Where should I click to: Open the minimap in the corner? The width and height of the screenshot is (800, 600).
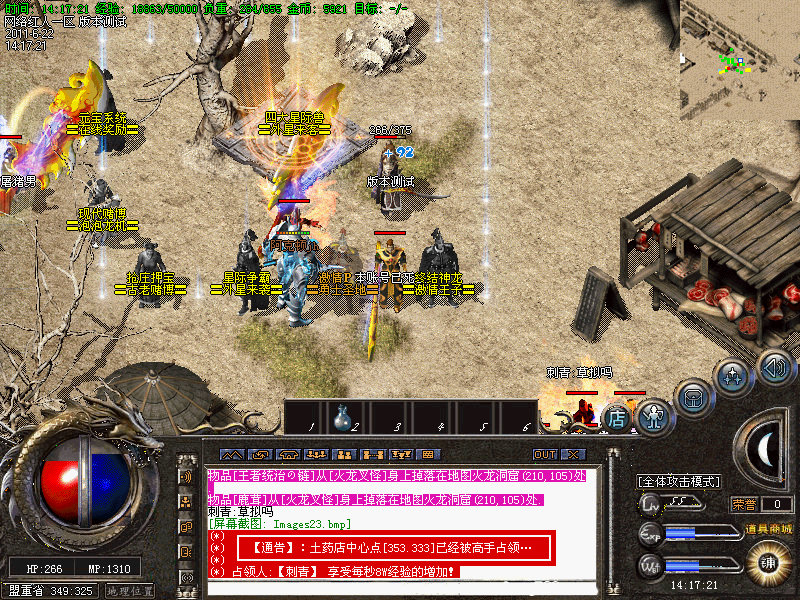(740, 60)
